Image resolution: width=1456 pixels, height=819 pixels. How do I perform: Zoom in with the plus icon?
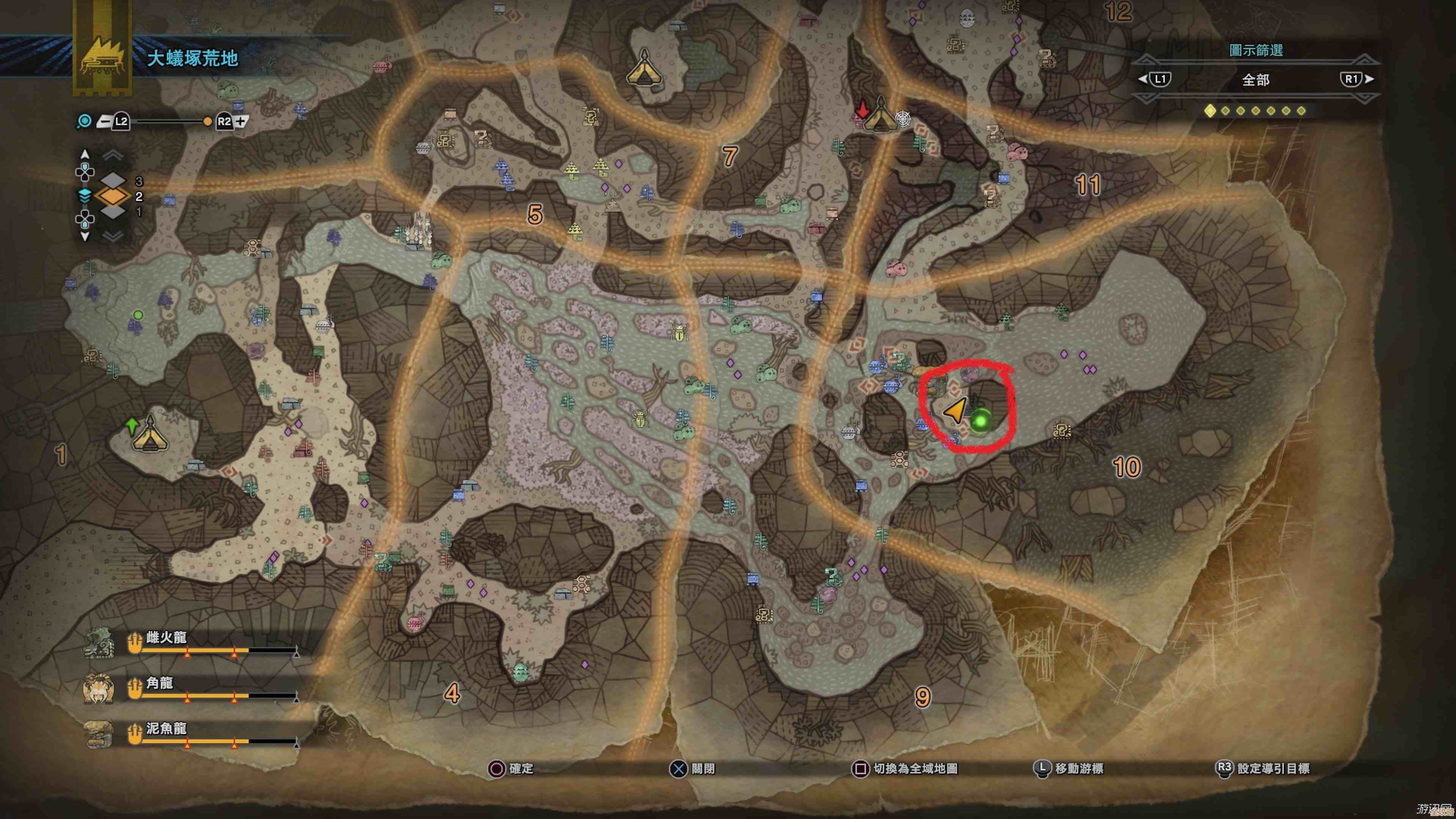point(242,121)
